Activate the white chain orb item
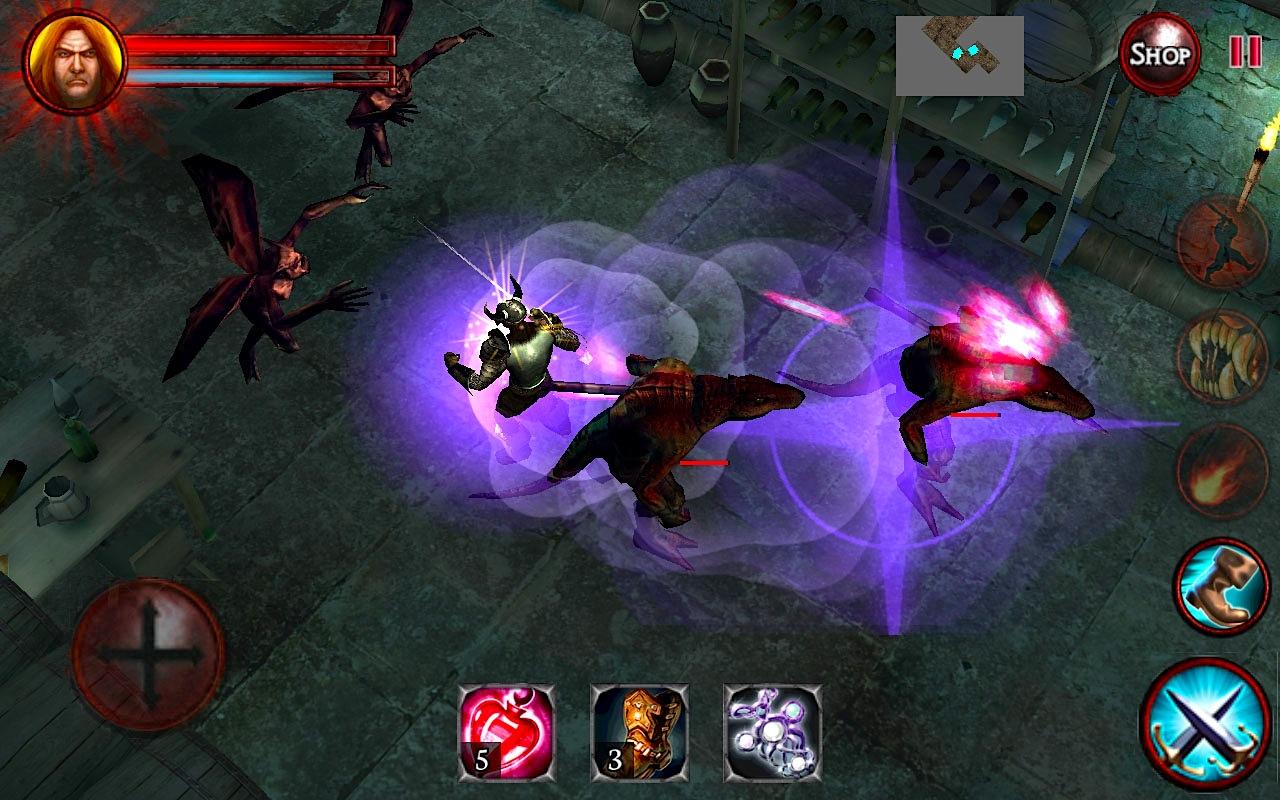Image resolution: width=1280 pixels, height=800 pixels. (772, 732)
